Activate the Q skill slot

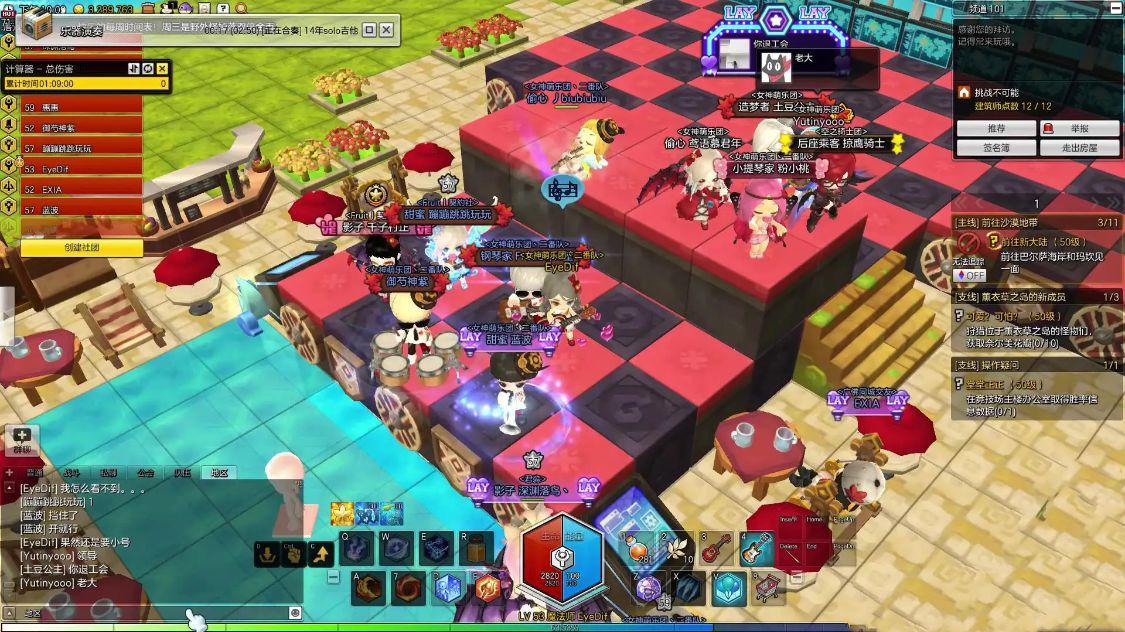358,550
